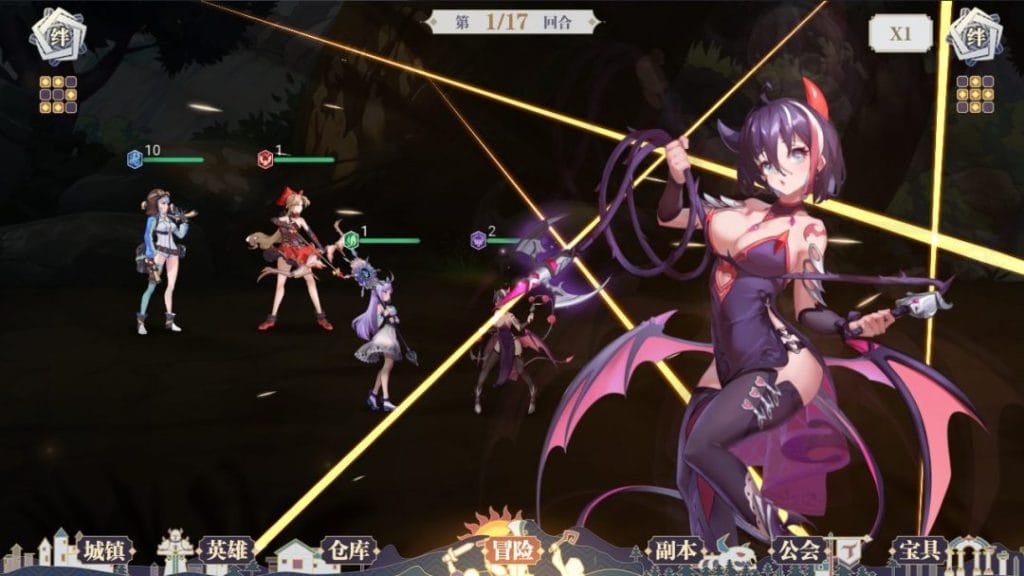
Task: Show the 宝具 treasures tab
Action: tap(920, 549)
